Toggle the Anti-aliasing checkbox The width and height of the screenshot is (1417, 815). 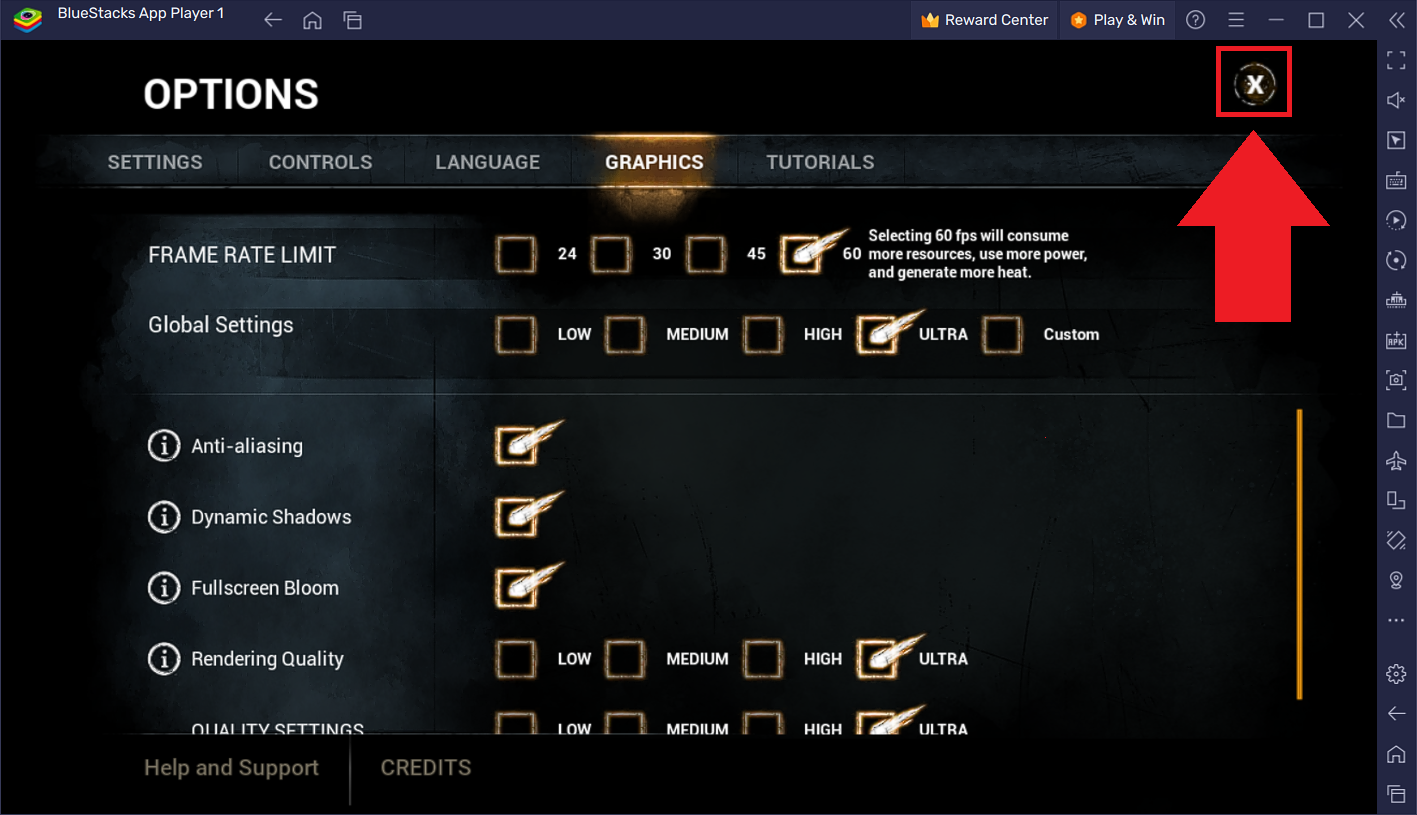(x=516, y=446)
